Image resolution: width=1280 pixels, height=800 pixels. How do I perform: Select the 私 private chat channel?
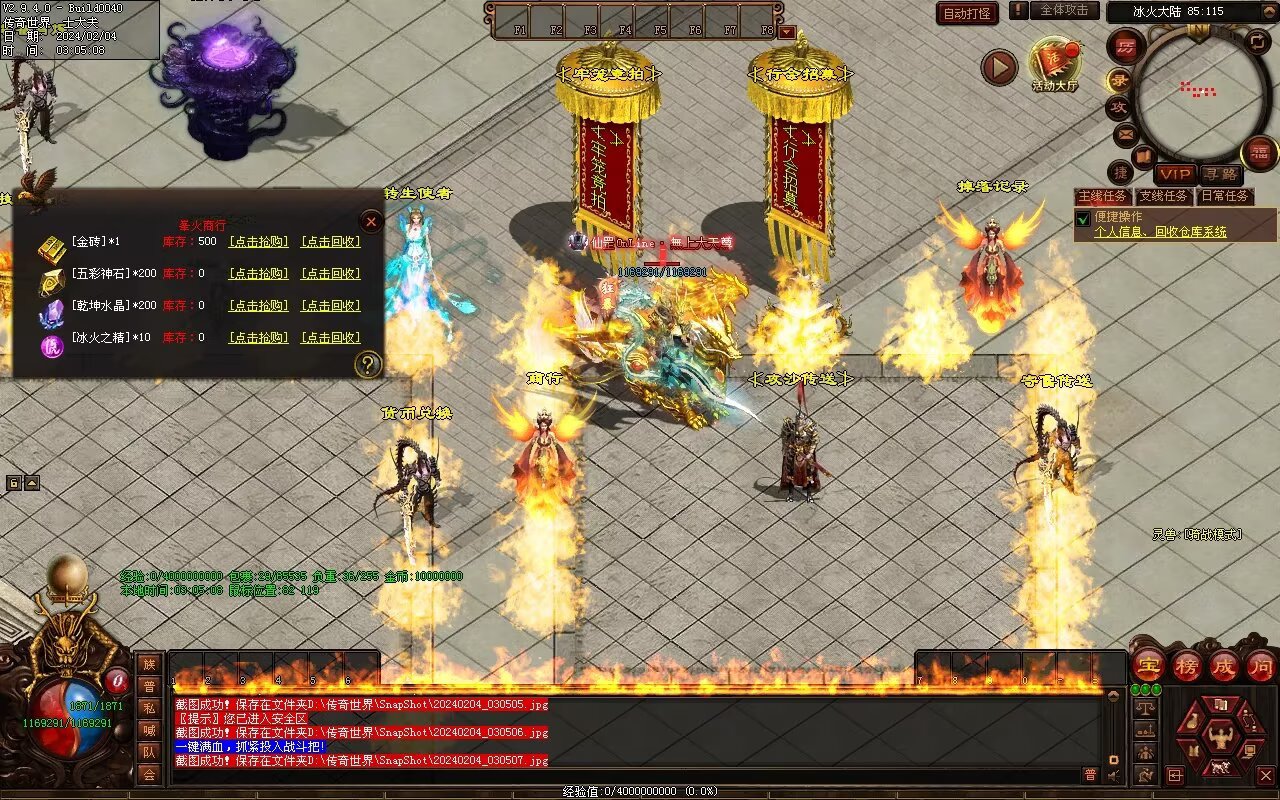(149, 708)
